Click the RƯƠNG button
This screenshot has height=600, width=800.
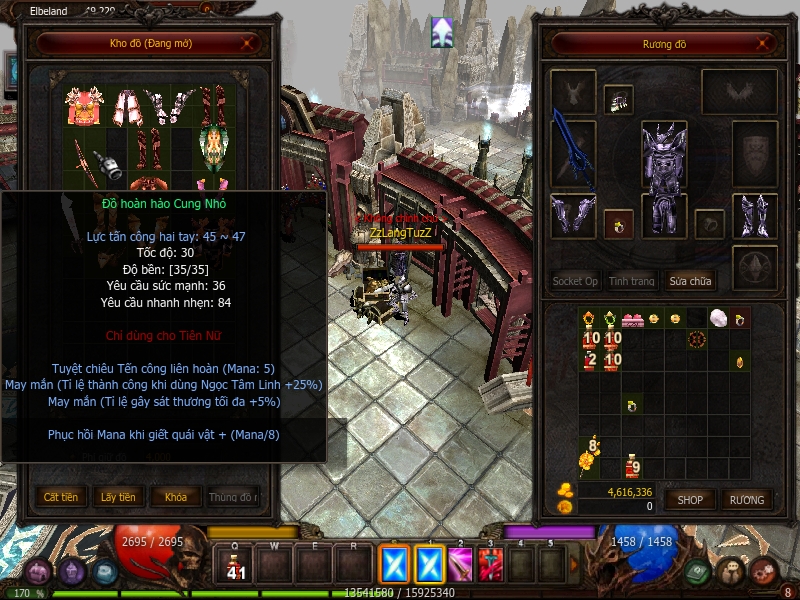click(x=746, y=499)
